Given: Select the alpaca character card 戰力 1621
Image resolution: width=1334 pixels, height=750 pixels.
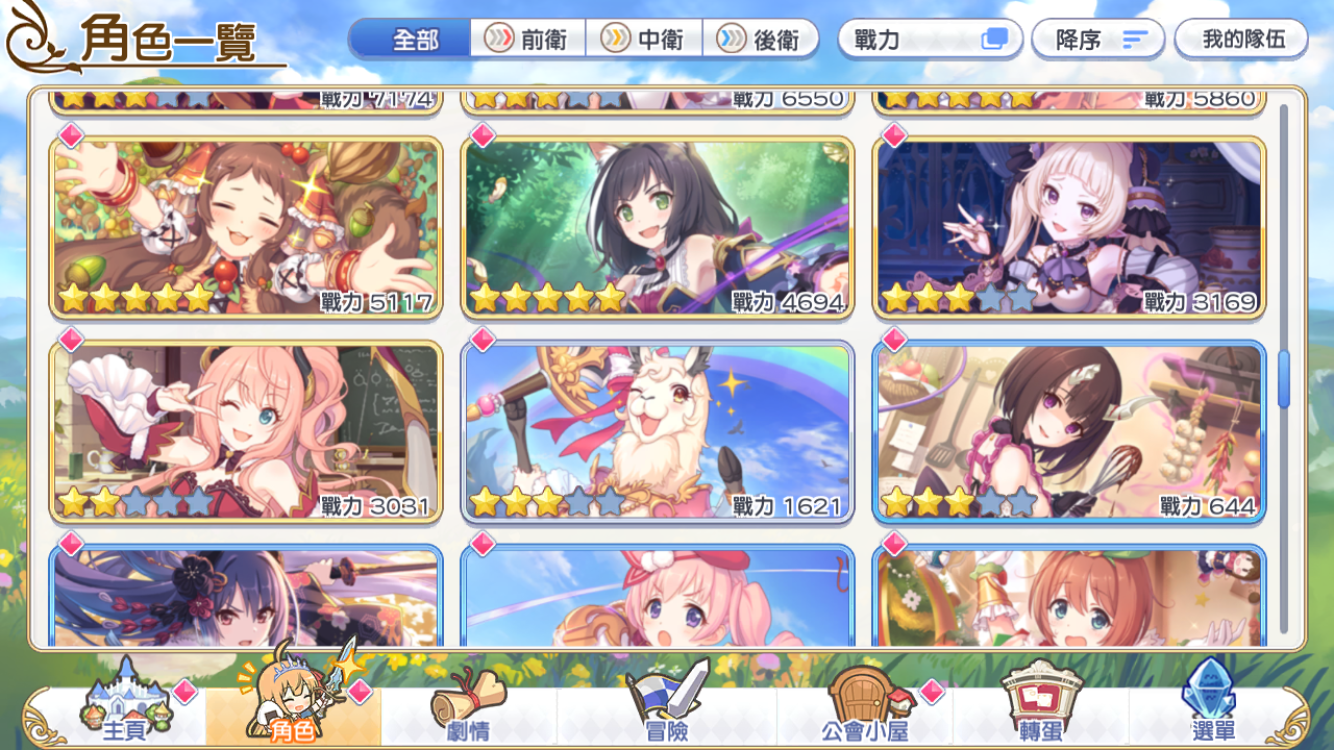Looking at the screenshot, I should pos(658,432).
